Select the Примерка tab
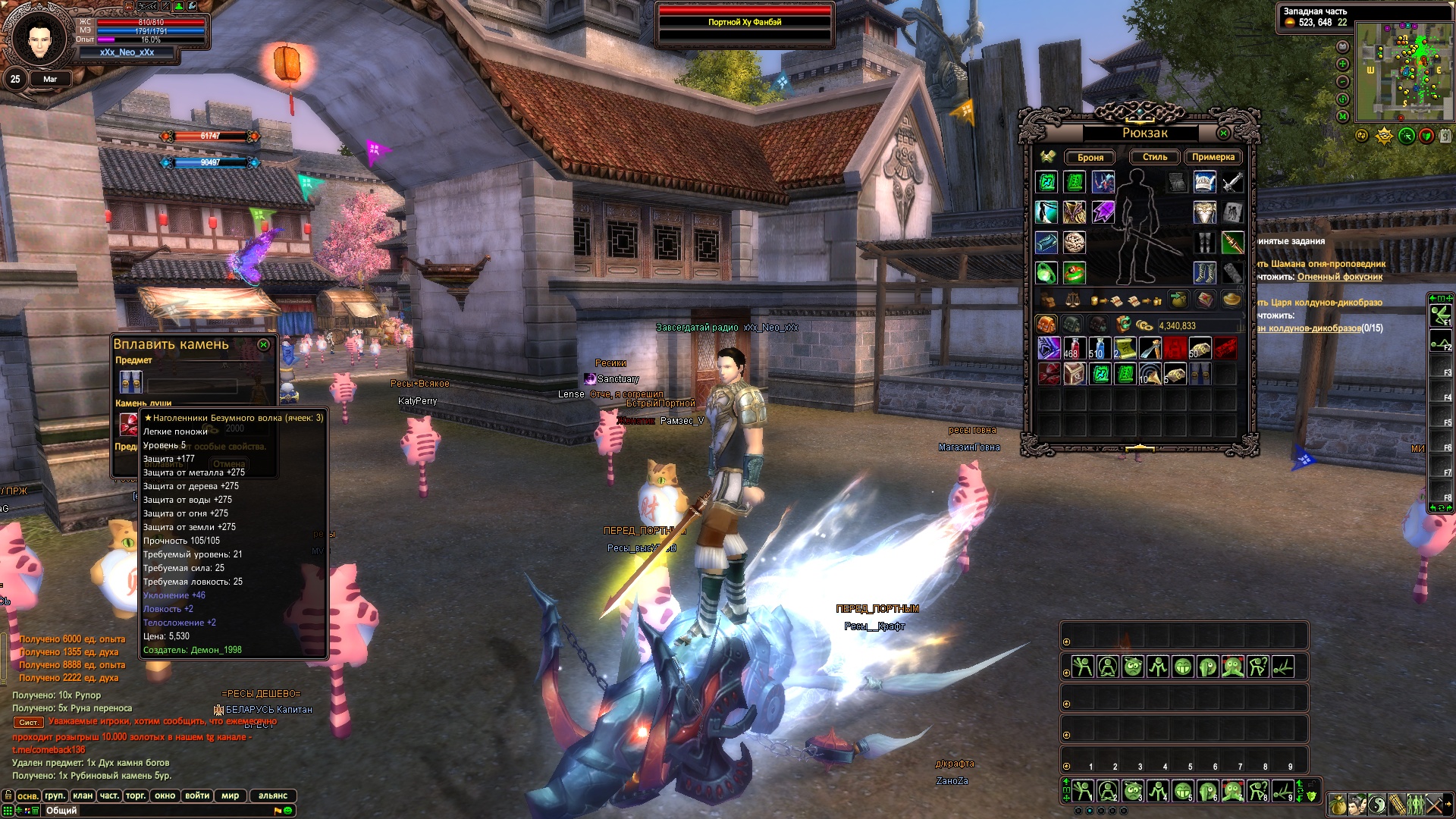 point(1213,157)
